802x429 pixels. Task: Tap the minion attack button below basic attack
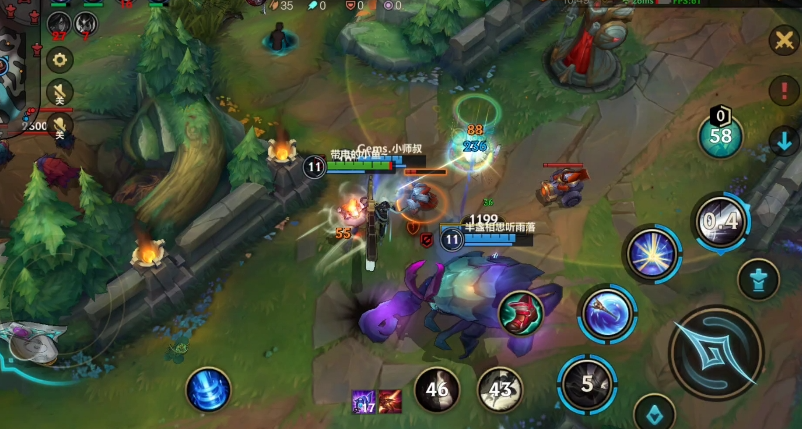tap(654, 412)
